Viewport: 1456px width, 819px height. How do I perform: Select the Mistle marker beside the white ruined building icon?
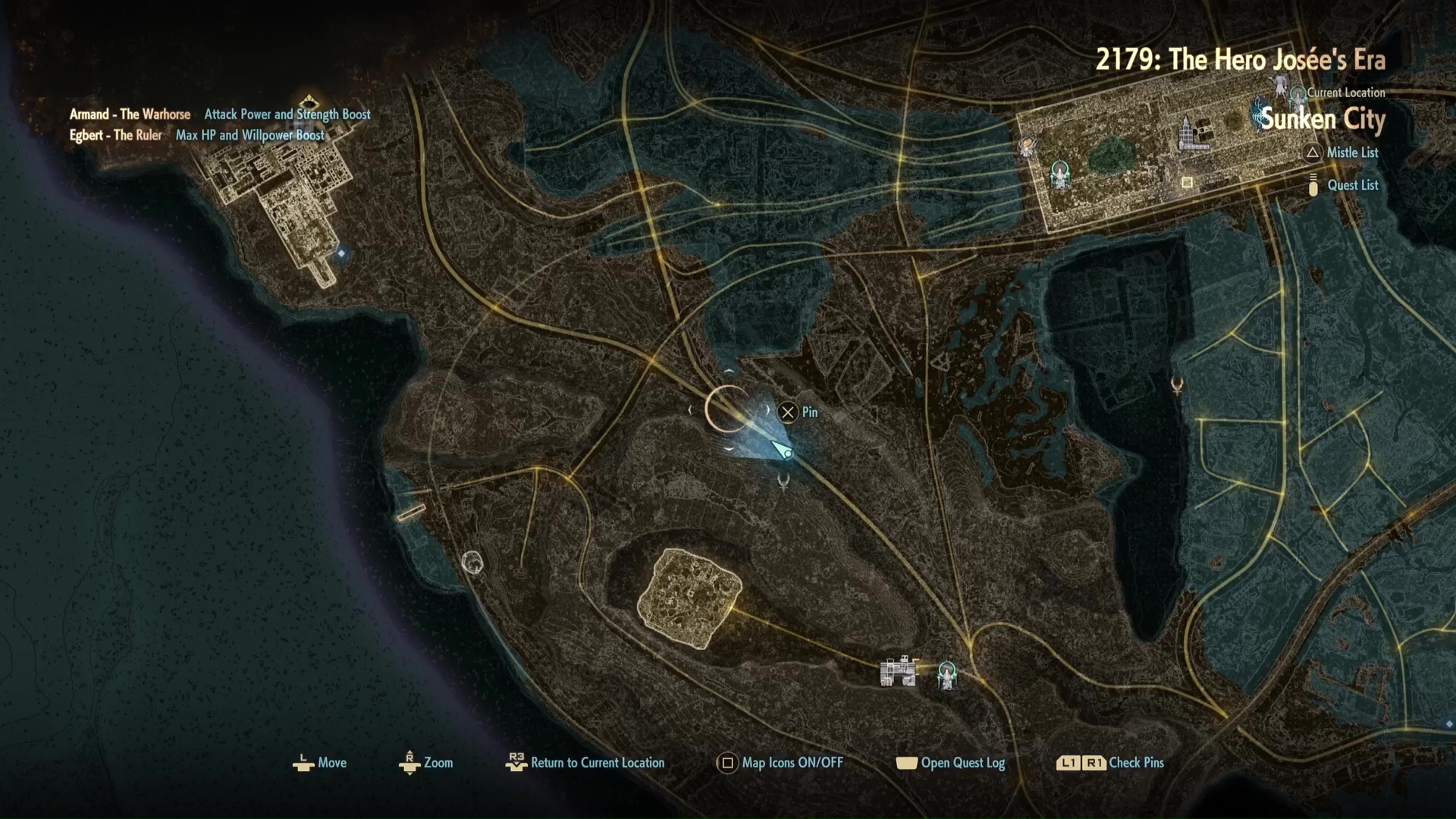click(x=947, y=673)
